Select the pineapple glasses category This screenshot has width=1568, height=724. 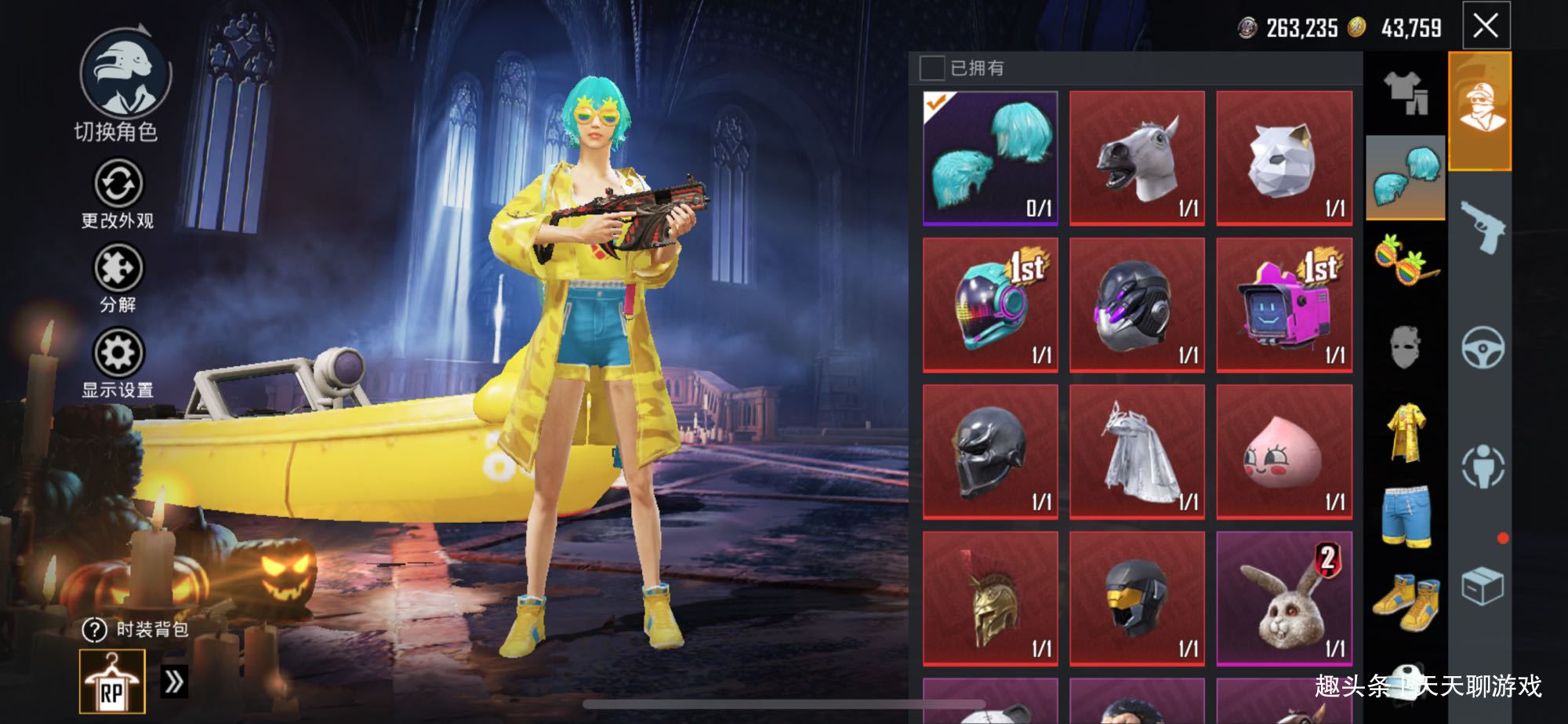[x=1405, y=259]
